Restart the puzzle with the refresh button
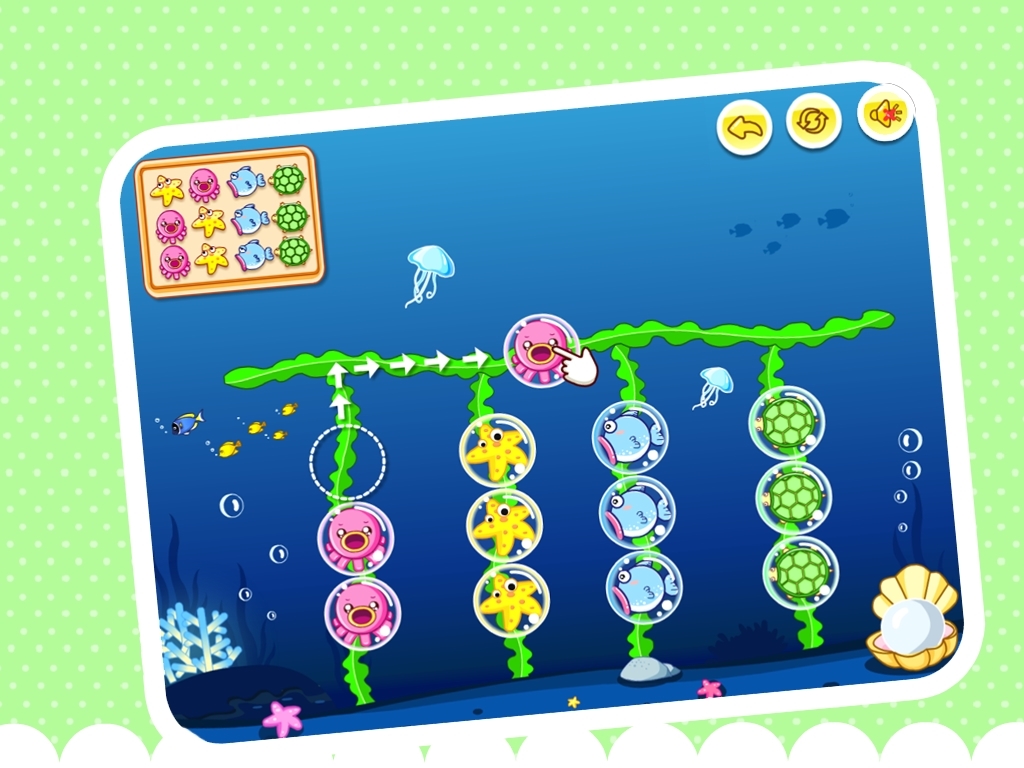Image resolution: width=1024 pixels, height=768 pixels. (813, 121)
